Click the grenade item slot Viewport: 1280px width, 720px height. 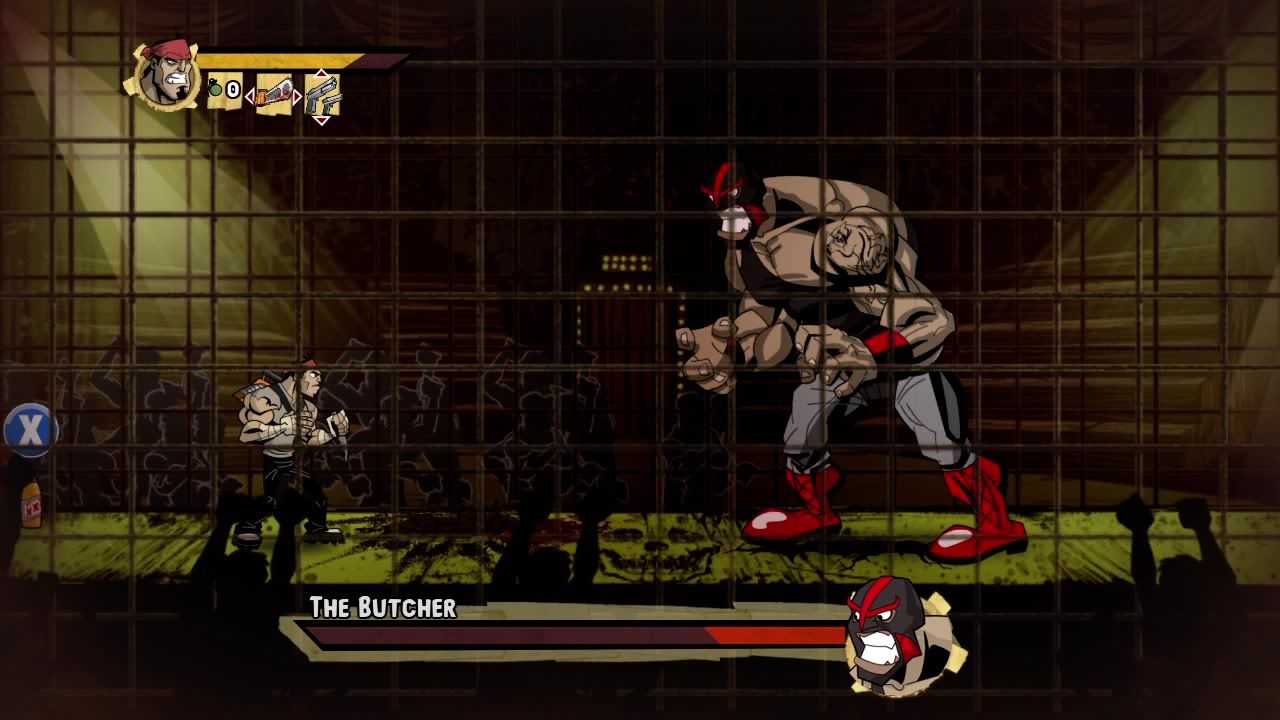[x=224, y=91]
